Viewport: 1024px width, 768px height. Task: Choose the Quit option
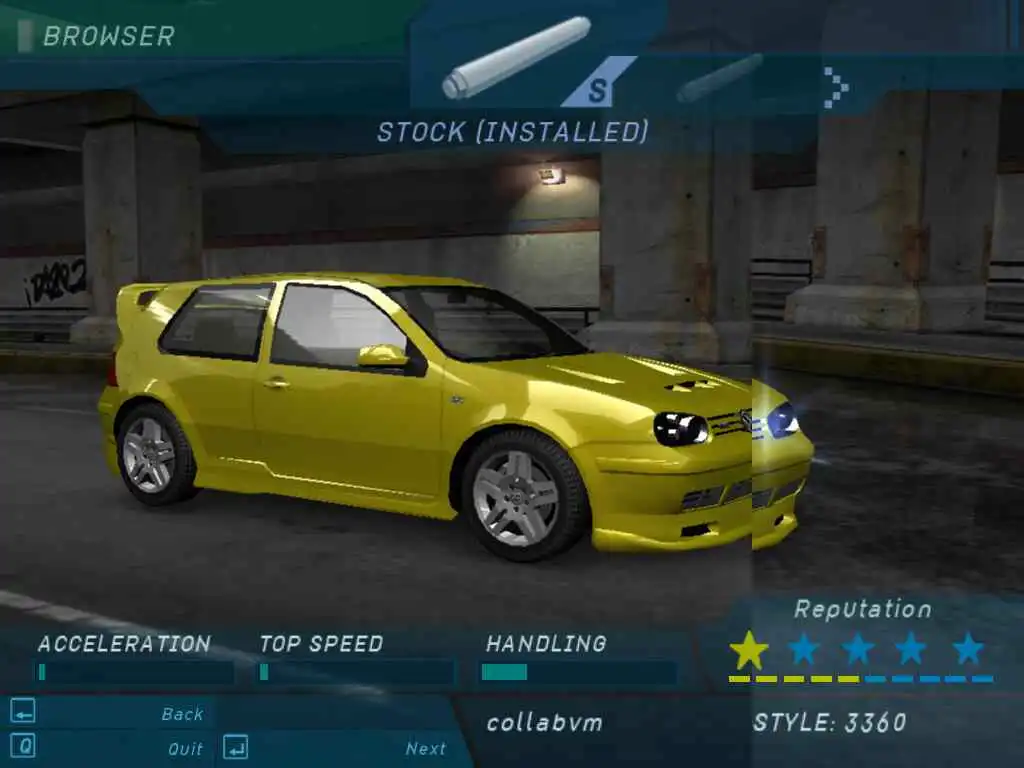click(x=185, y=748)
